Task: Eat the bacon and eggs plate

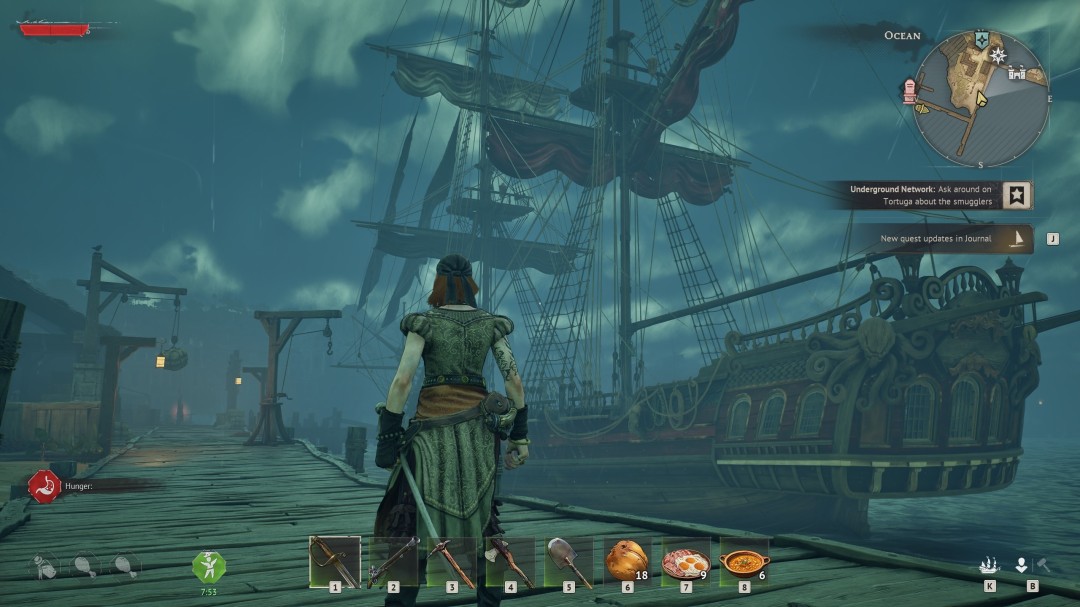Action: [686, 562]
